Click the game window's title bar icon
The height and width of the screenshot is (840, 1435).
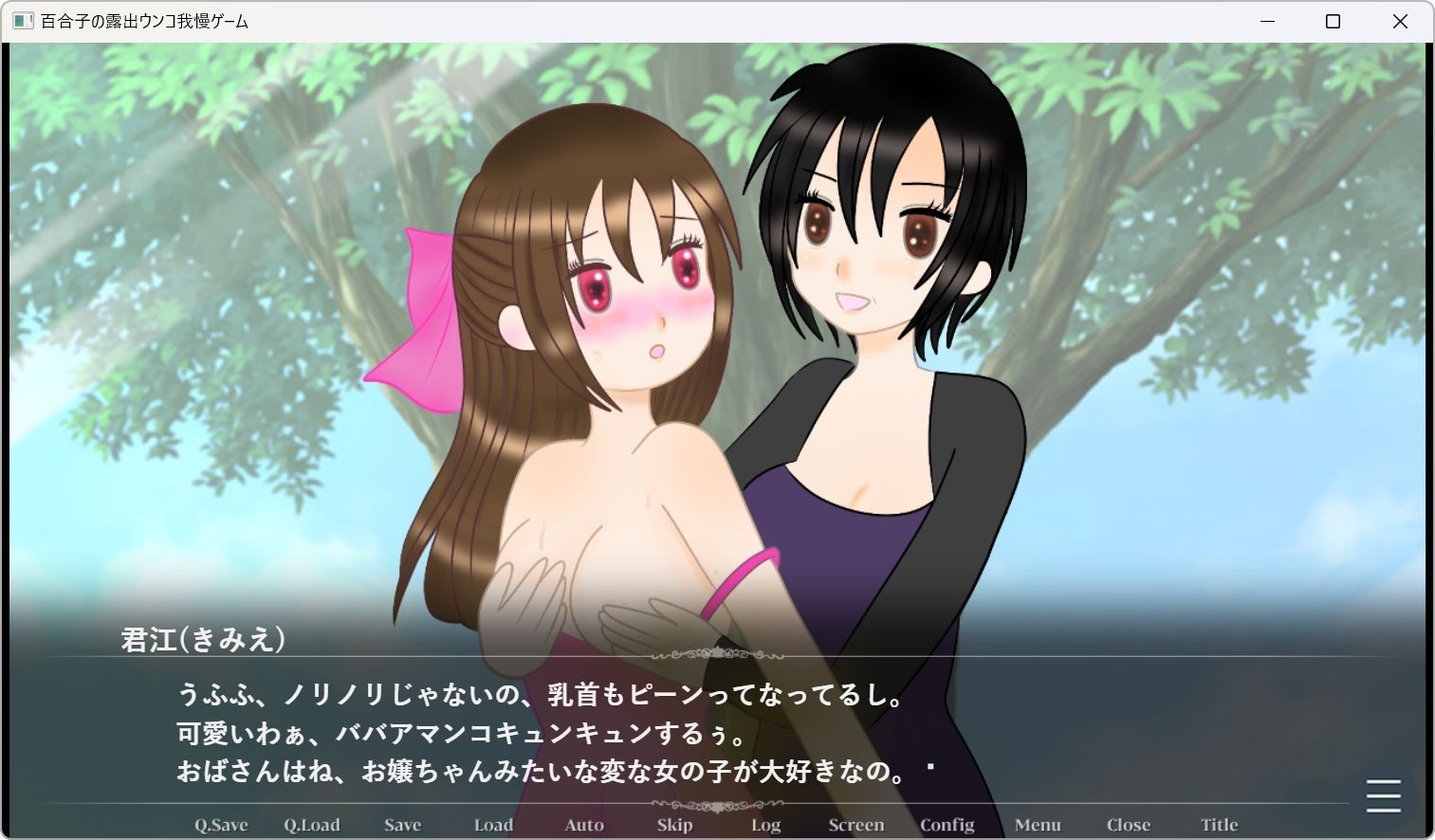click(x=21, y=20)
